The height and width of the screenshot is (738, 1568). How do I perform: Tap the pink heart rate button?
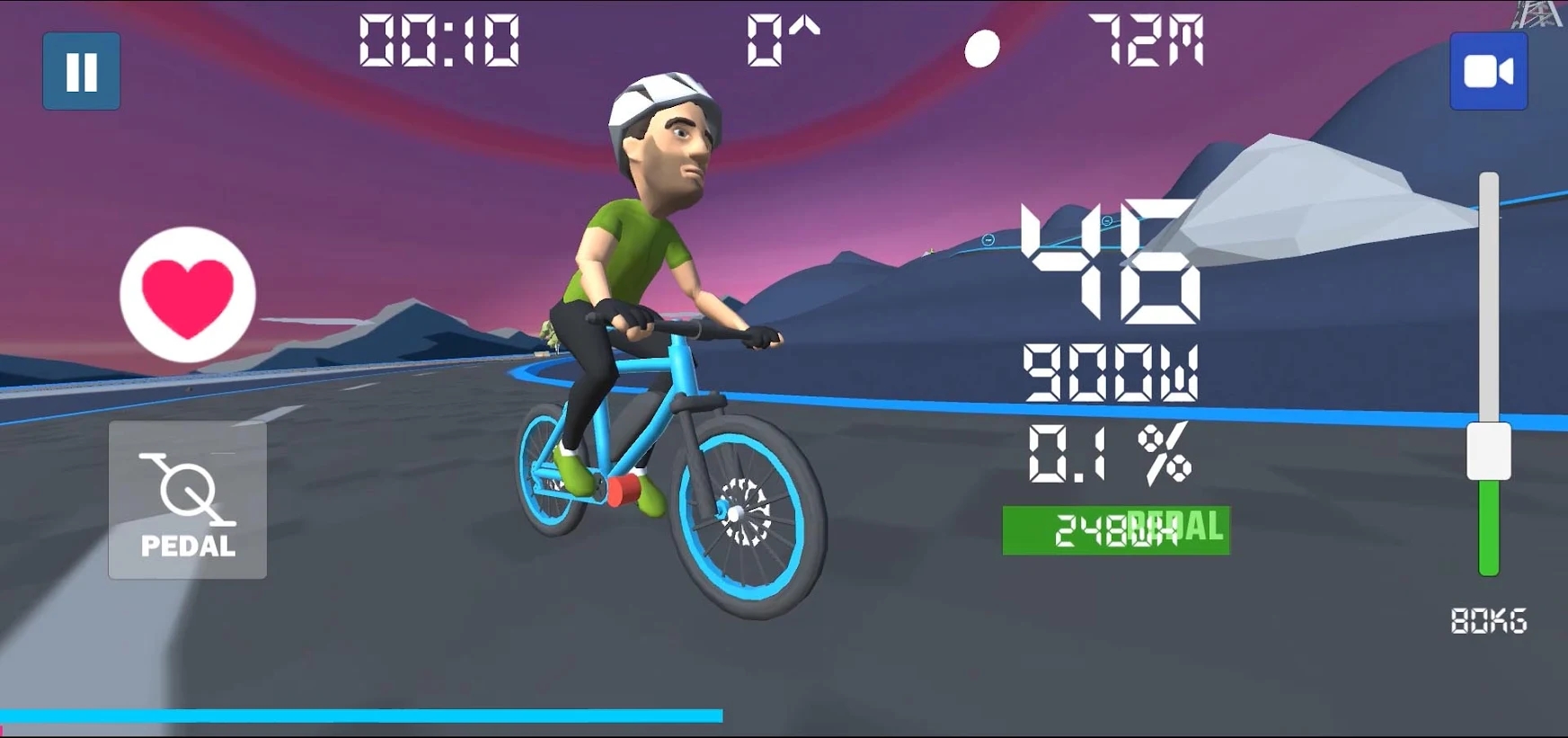[x=188, y=295]
